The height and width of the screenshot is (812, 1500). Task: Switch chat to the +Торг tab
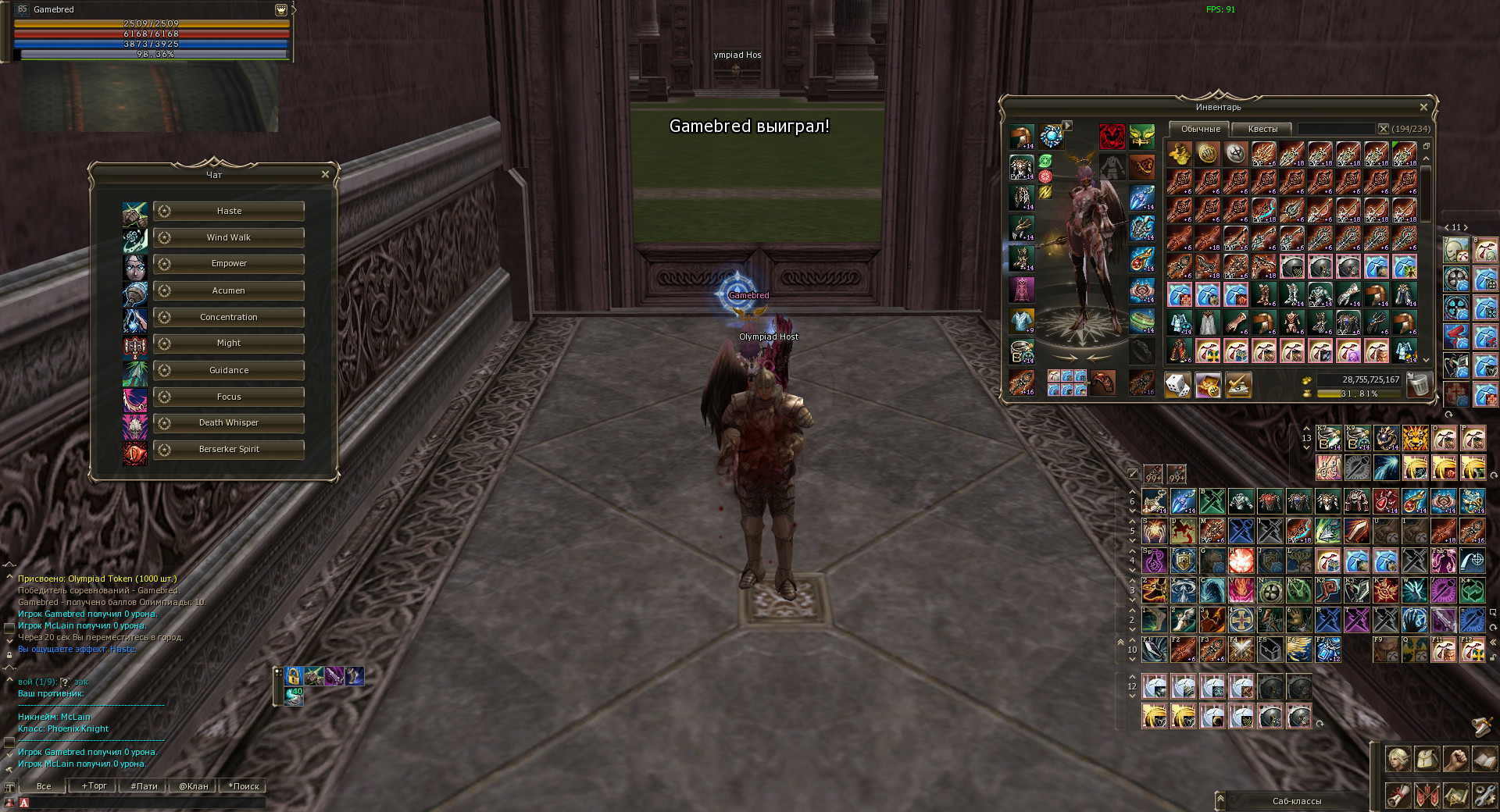(x=95, y=786)
